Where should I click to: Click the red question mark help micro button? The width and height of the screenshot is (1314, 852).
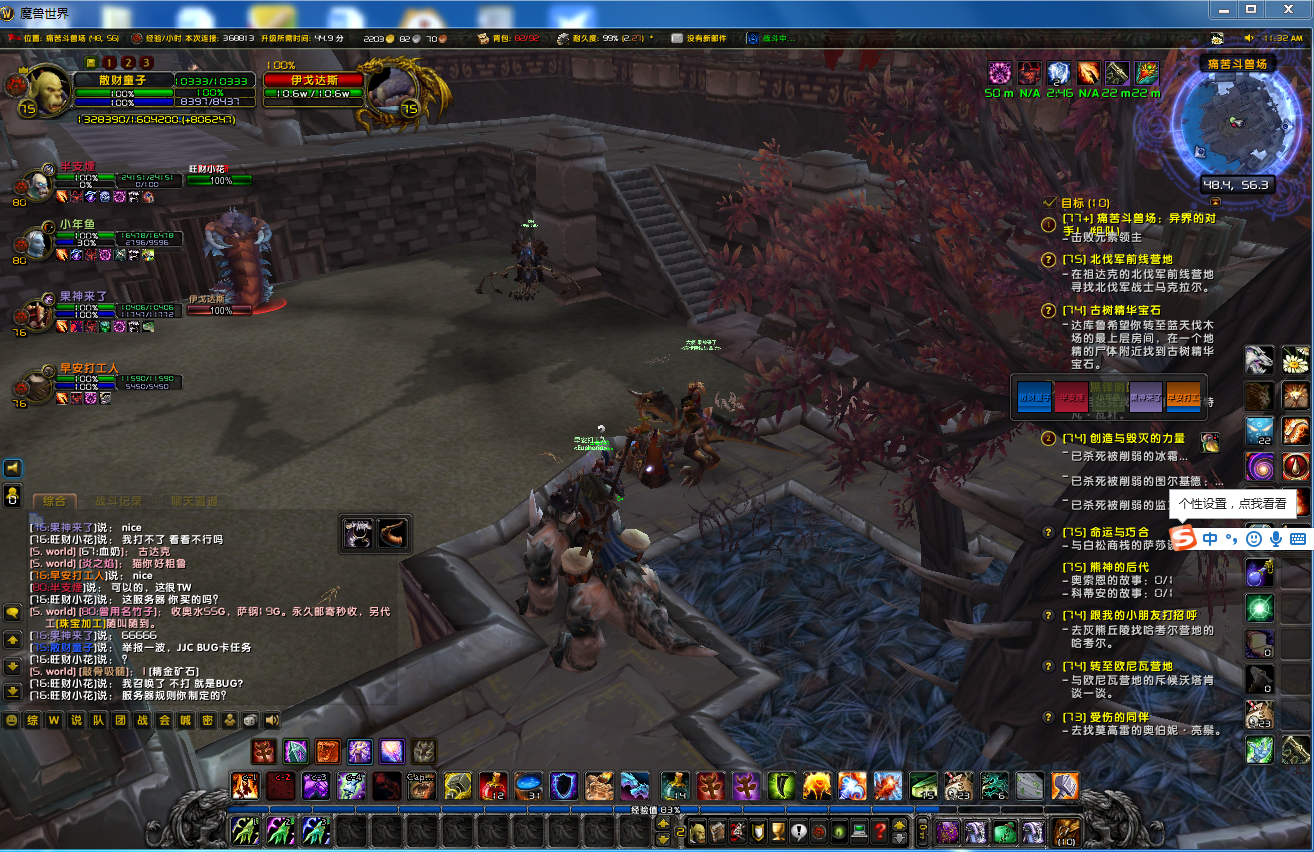[879, 831]
